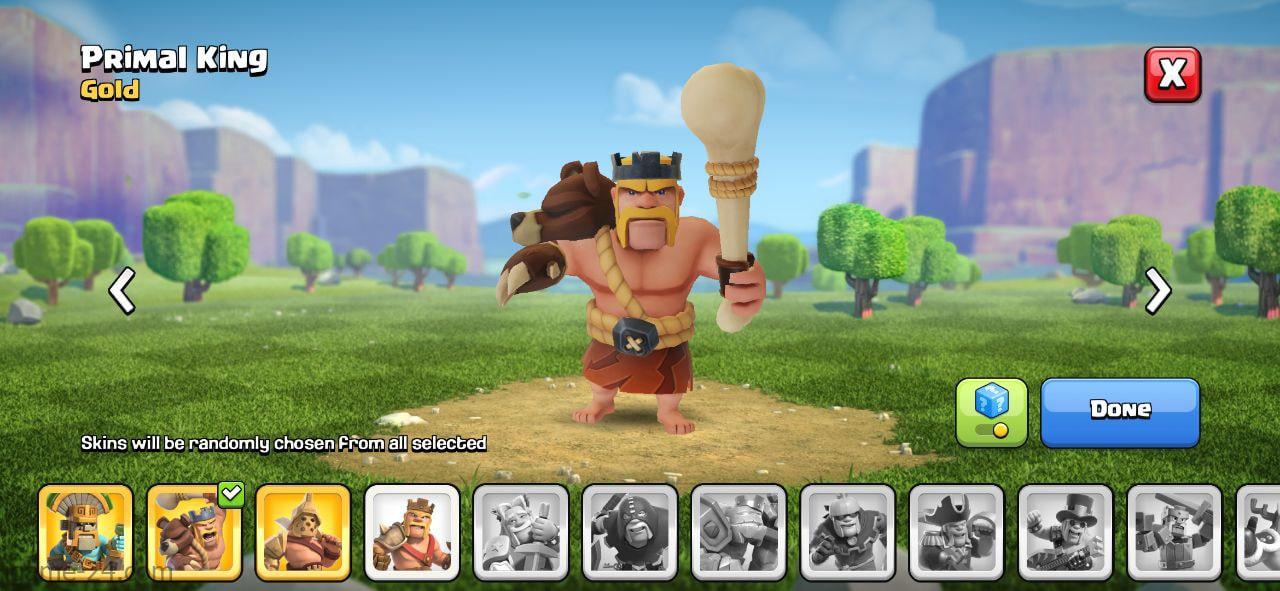Show the previous skin with left arrow
Screen dimensions: 1280x591
[122, 291]
